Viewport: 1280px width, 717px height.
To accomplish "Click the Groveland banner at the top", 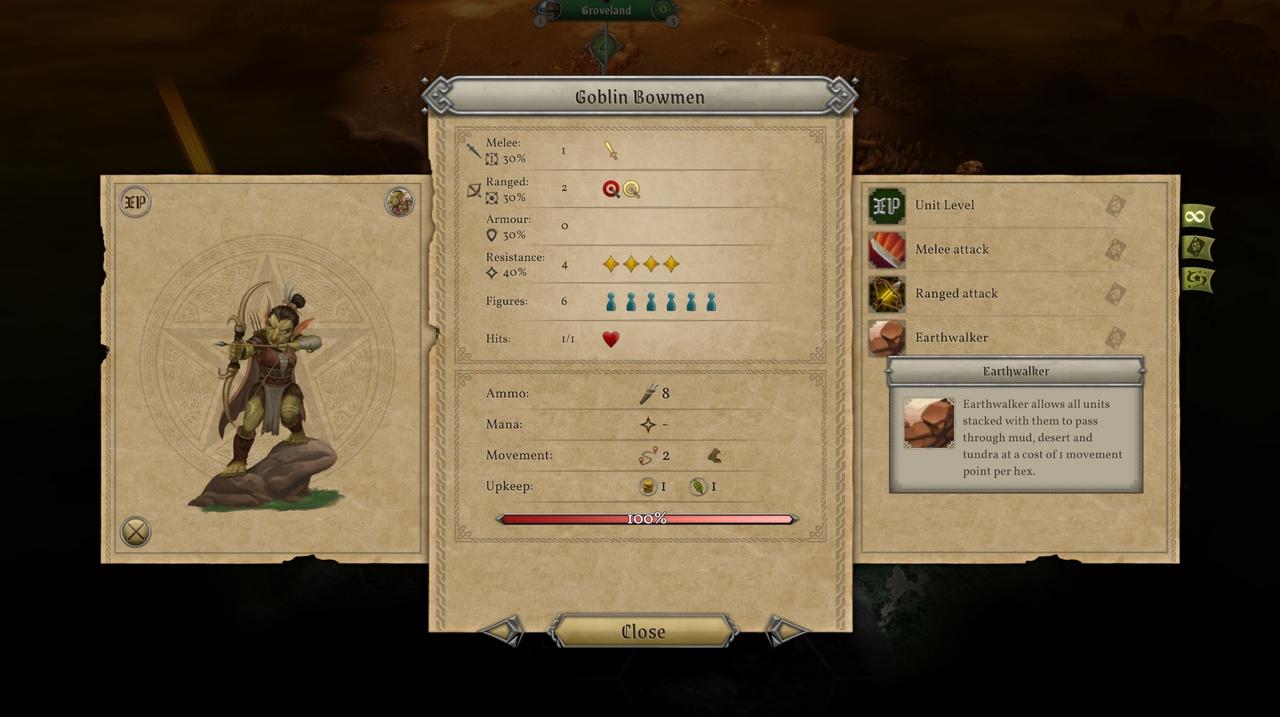I will (606, 11).
